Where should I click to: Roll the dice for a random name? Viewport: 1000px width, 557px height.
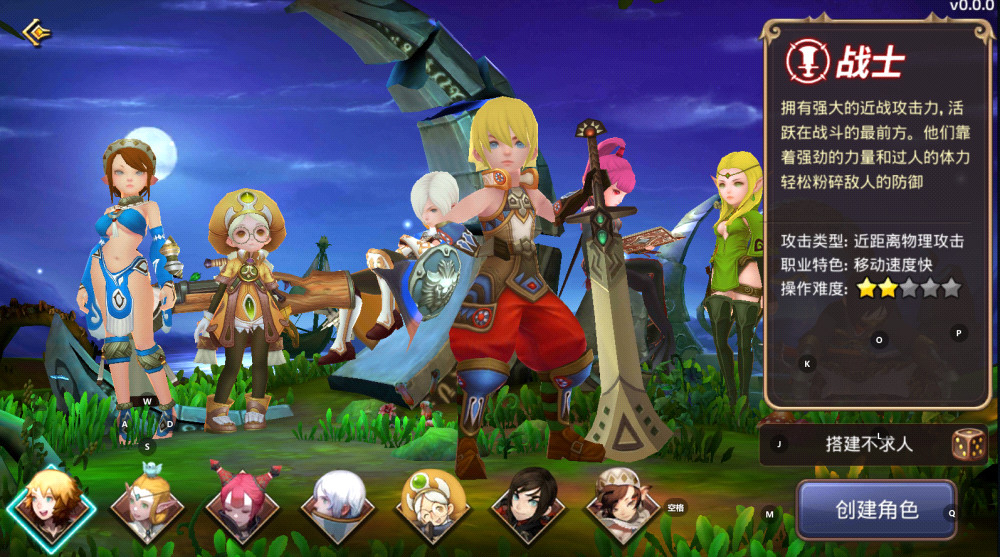(968, 445)
